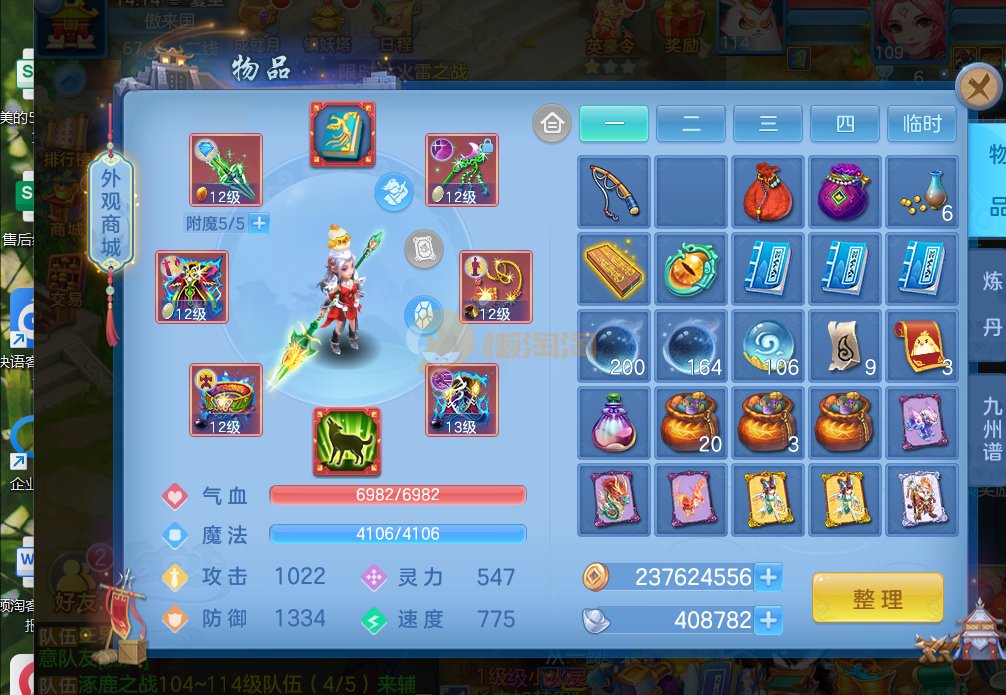
Task: Click the warehouse house icon button
Action: [x=551, y=124]
